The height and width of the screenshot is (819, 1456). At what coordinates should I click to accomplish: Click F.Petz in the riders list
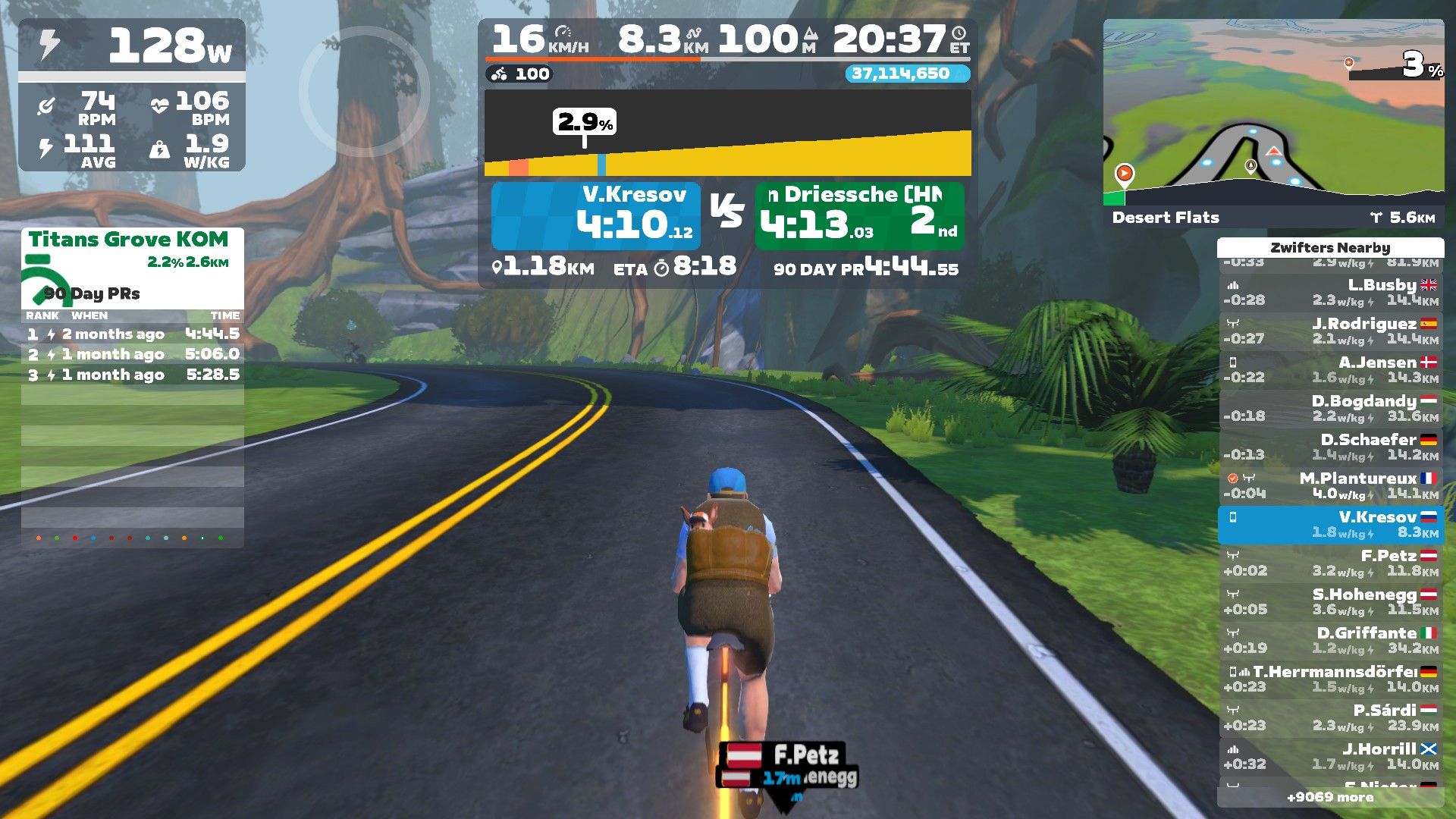pyautogui.click(x=1331, y=563)
